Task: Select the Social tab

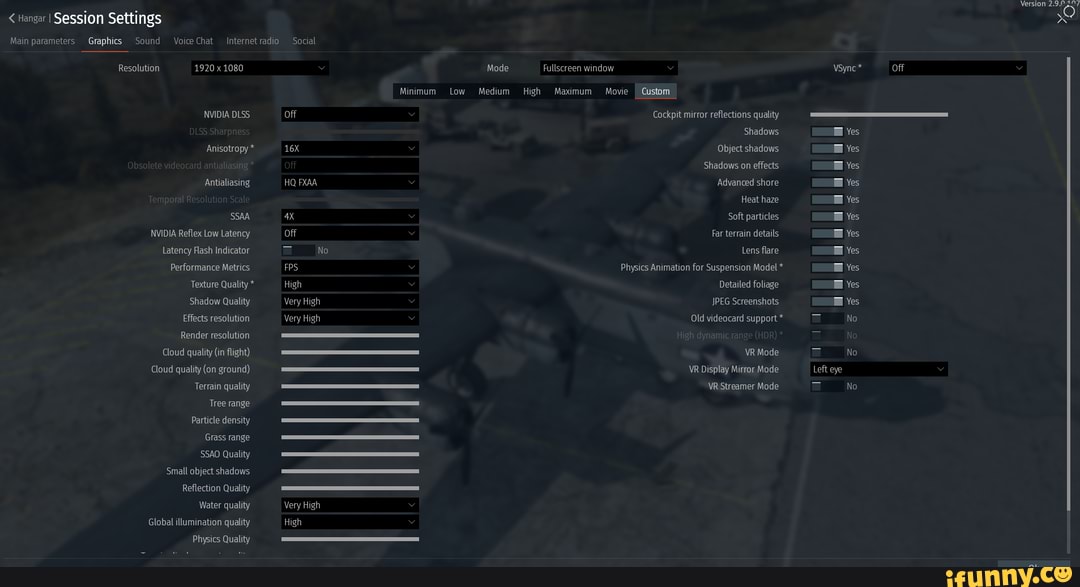Action: click(x=304, y=41)
